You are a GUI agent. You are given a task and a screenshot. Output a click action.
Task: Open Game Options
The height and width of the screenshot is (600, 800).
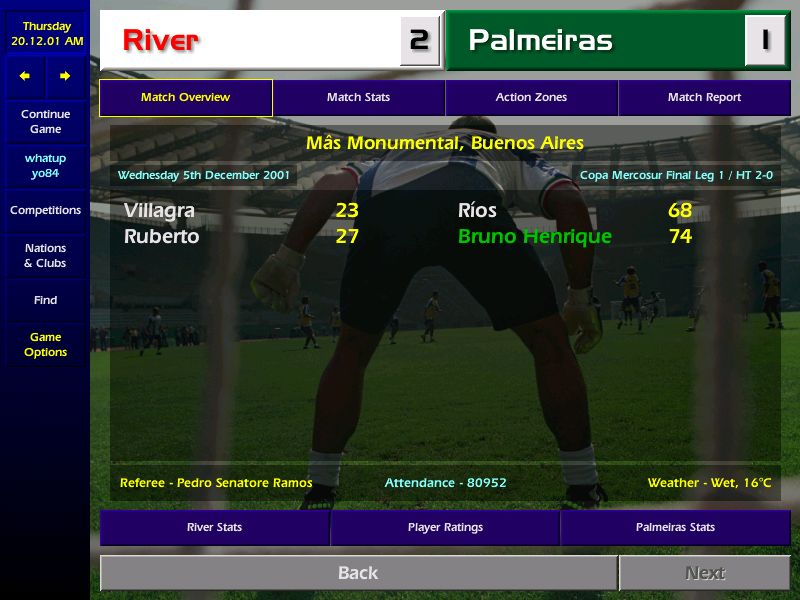pos(45,345)
